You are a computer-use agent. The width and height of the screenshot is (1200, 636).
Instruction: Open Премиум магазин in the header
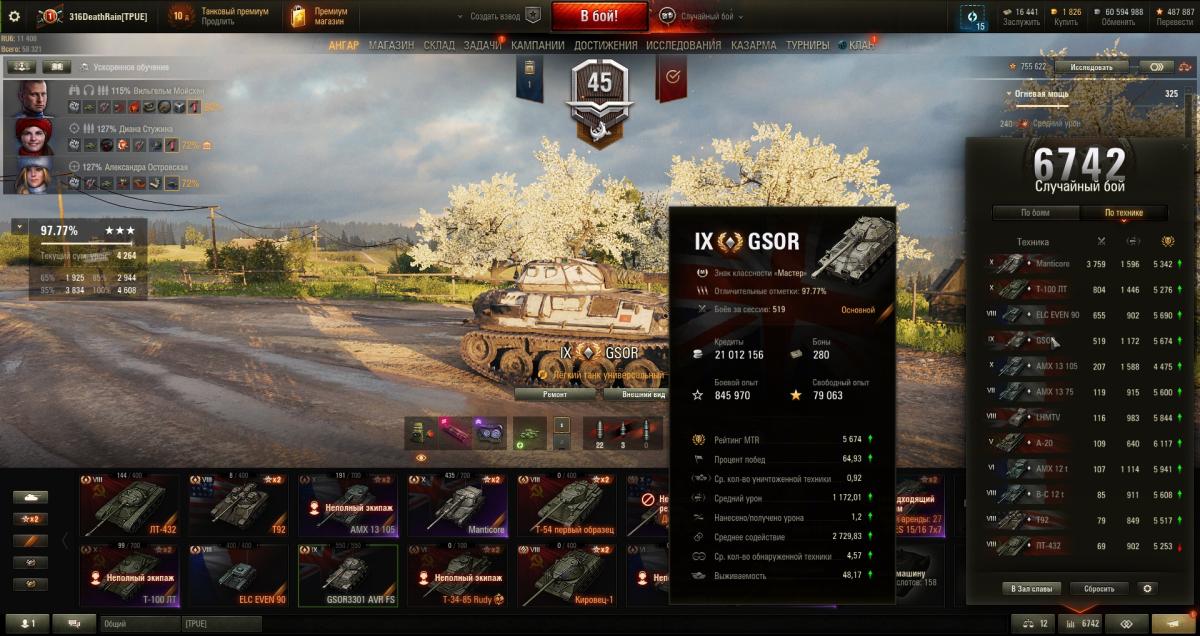[318, 16]
